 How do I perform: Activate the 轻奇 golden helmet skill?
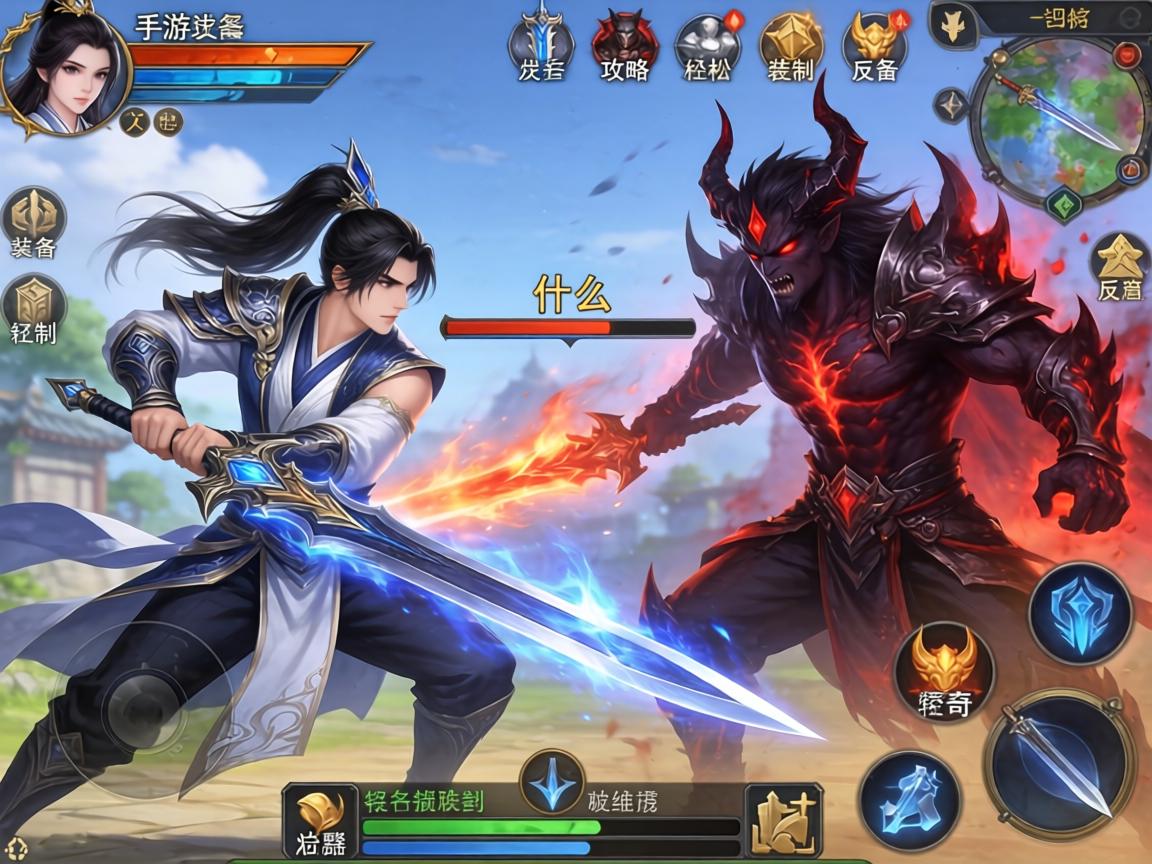tap(944, 670)
